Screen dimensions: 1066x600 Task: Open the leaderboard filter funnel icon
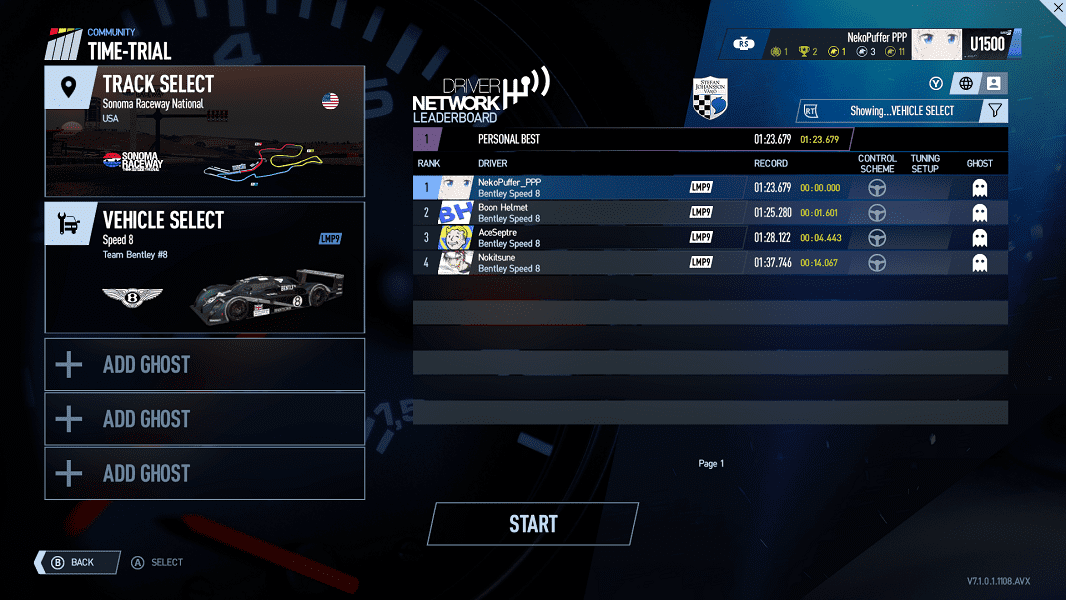[x=994, y=111]
